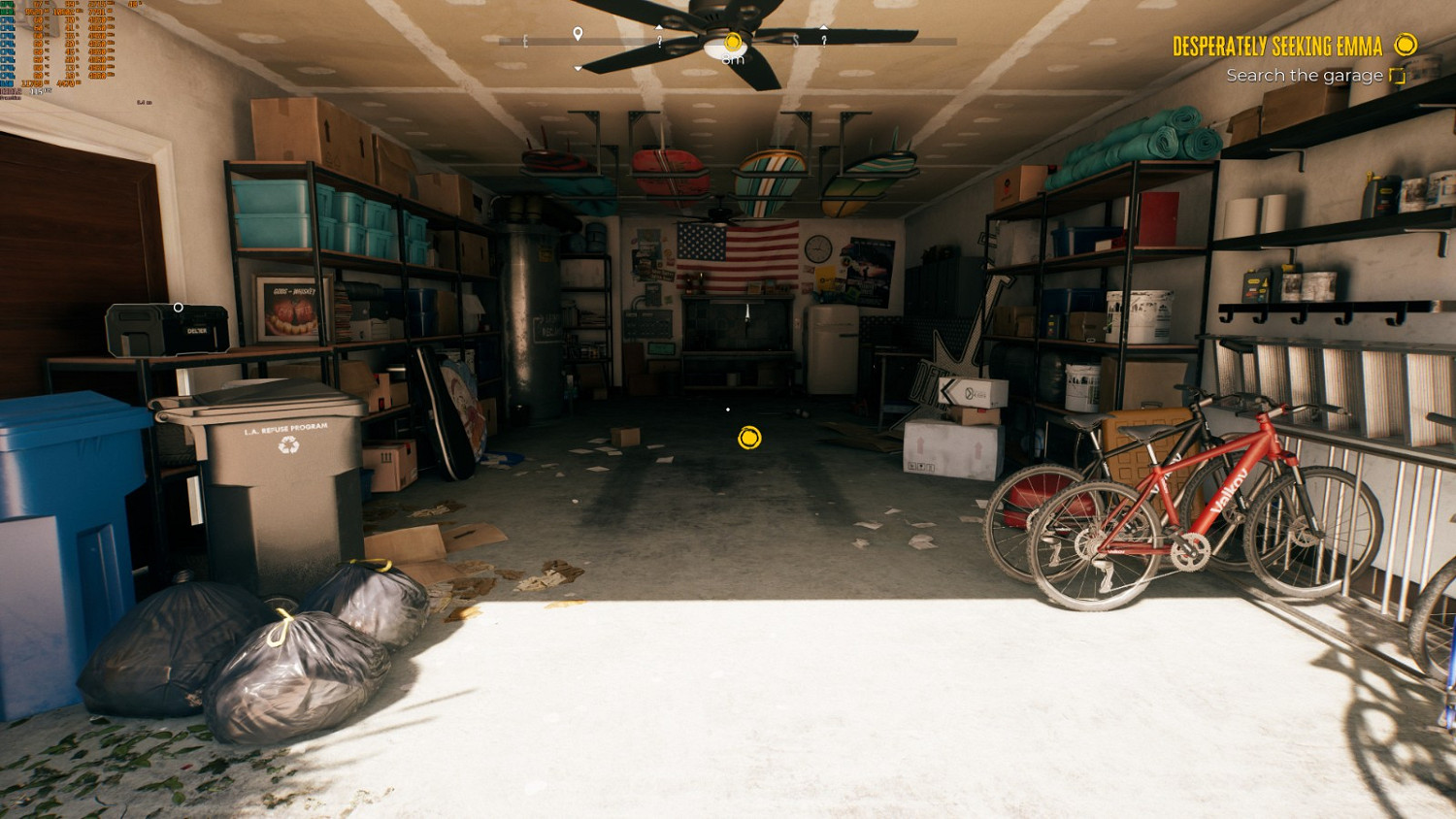Click the framerate counter in the overlay

(x=37, y=91)
